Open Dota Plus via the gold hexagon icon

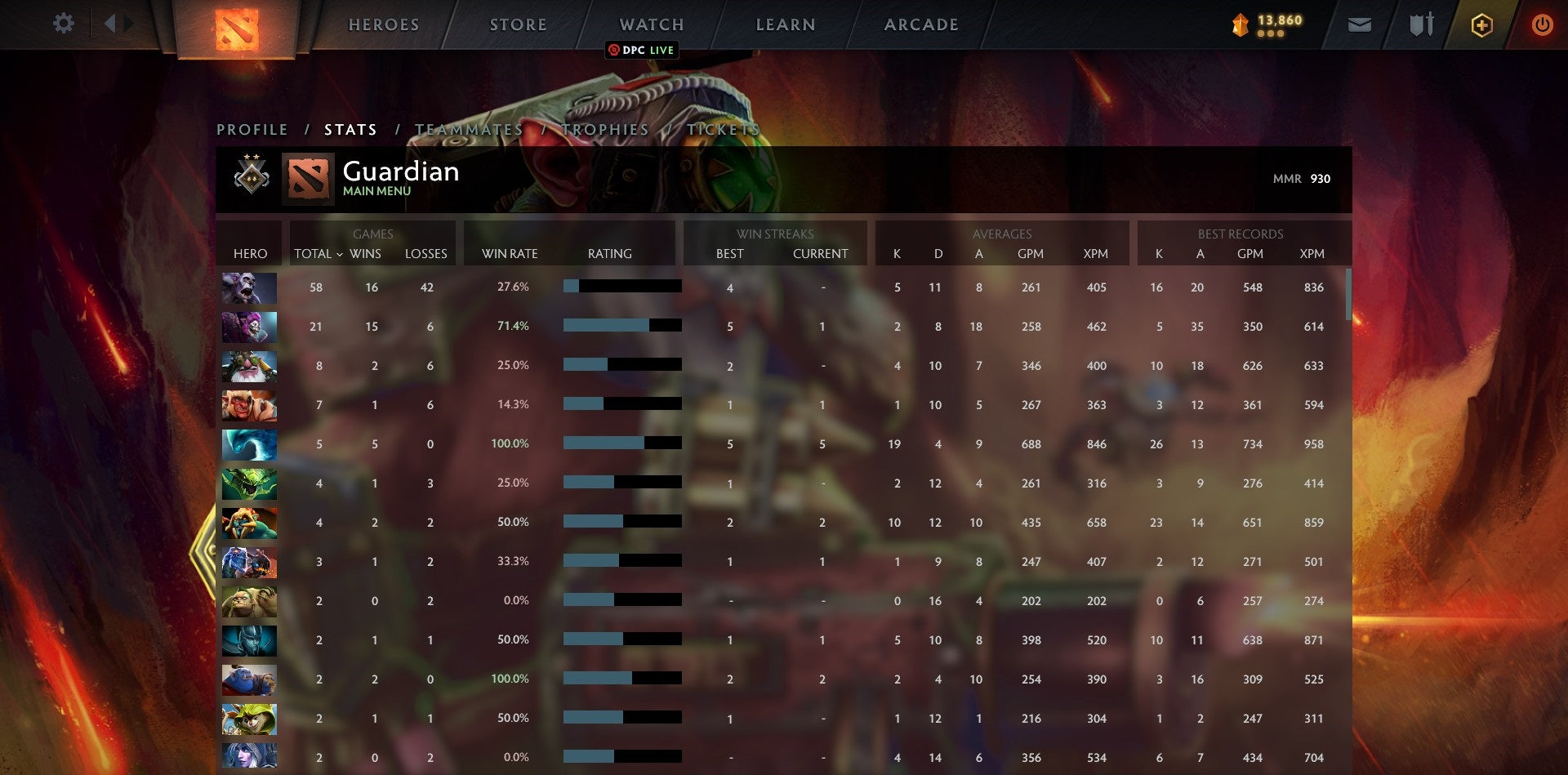1481,24
